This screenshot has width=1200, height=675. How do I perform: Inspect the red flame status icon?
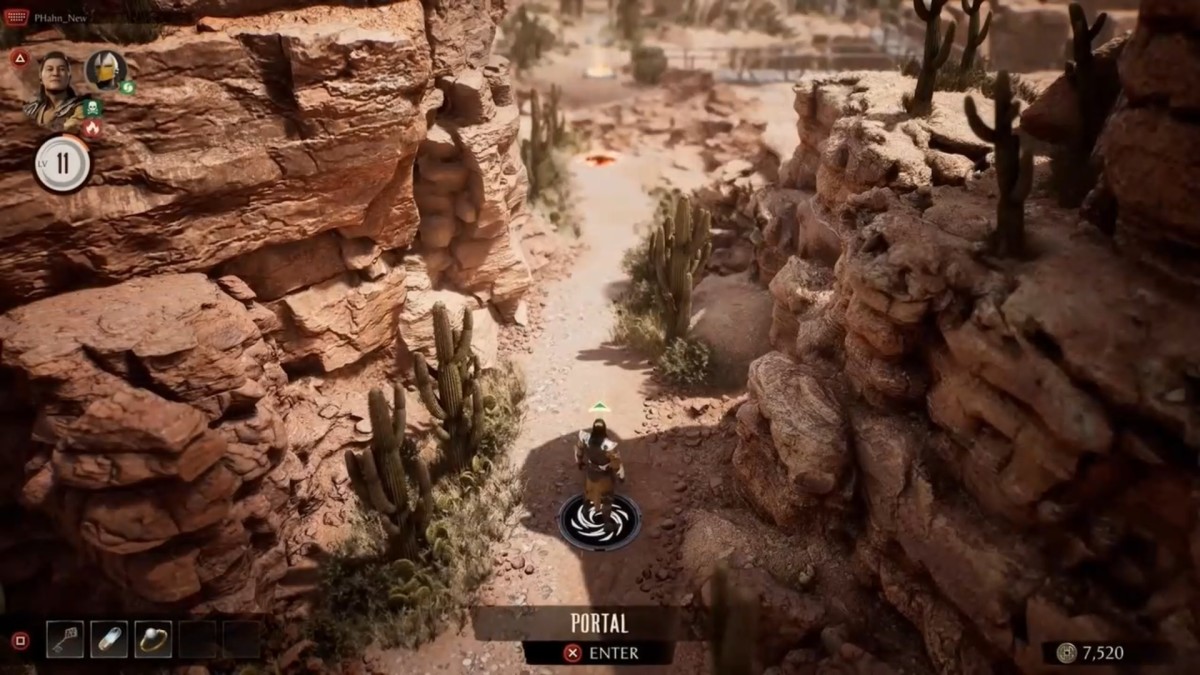[92, 128]
